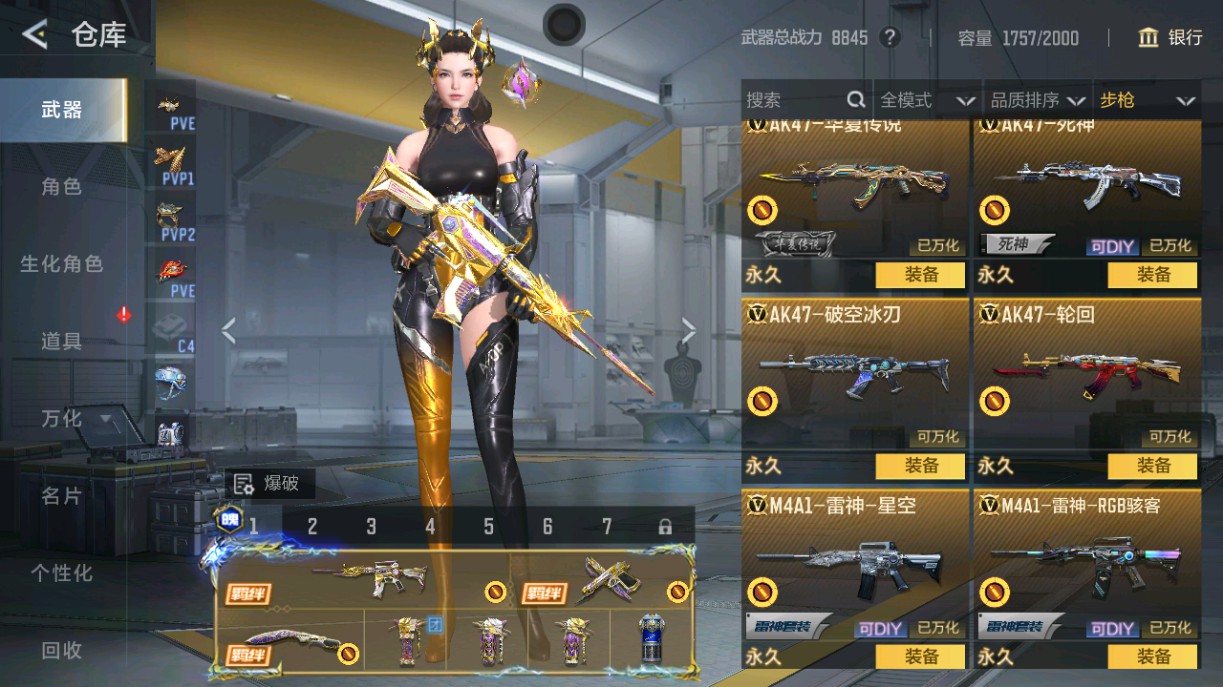
Task: Equip the AK47-轮回 rifle
Action: pos(1152,466)
